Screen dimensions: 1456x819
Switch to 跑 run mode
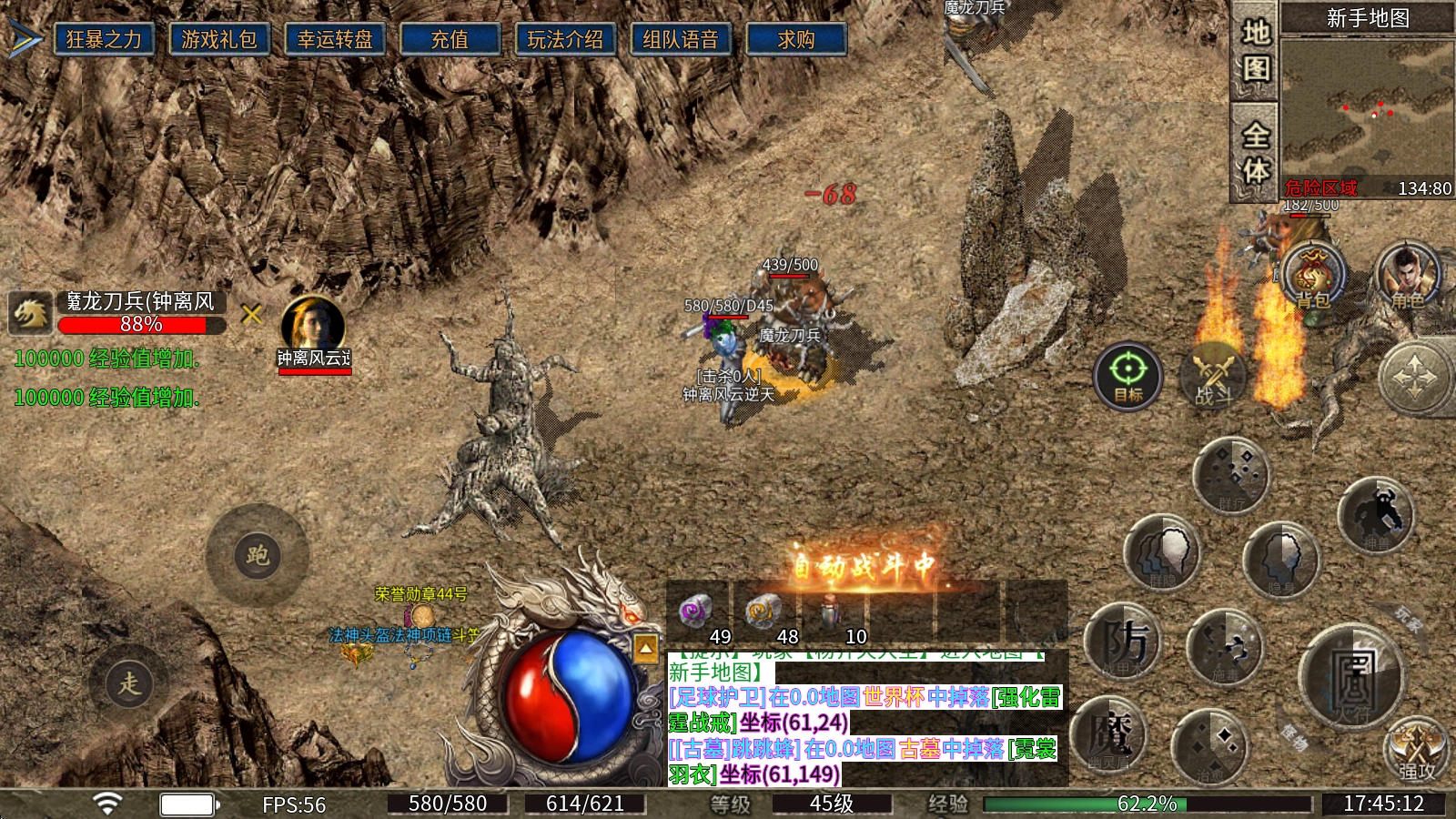click(258, 555)
